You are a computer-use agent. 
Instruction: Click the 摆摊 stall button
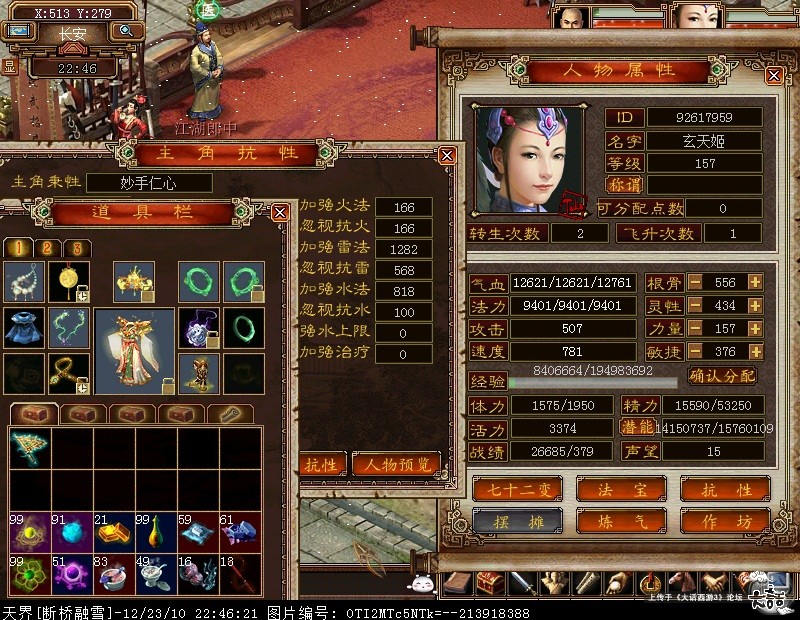pos(517,521)
